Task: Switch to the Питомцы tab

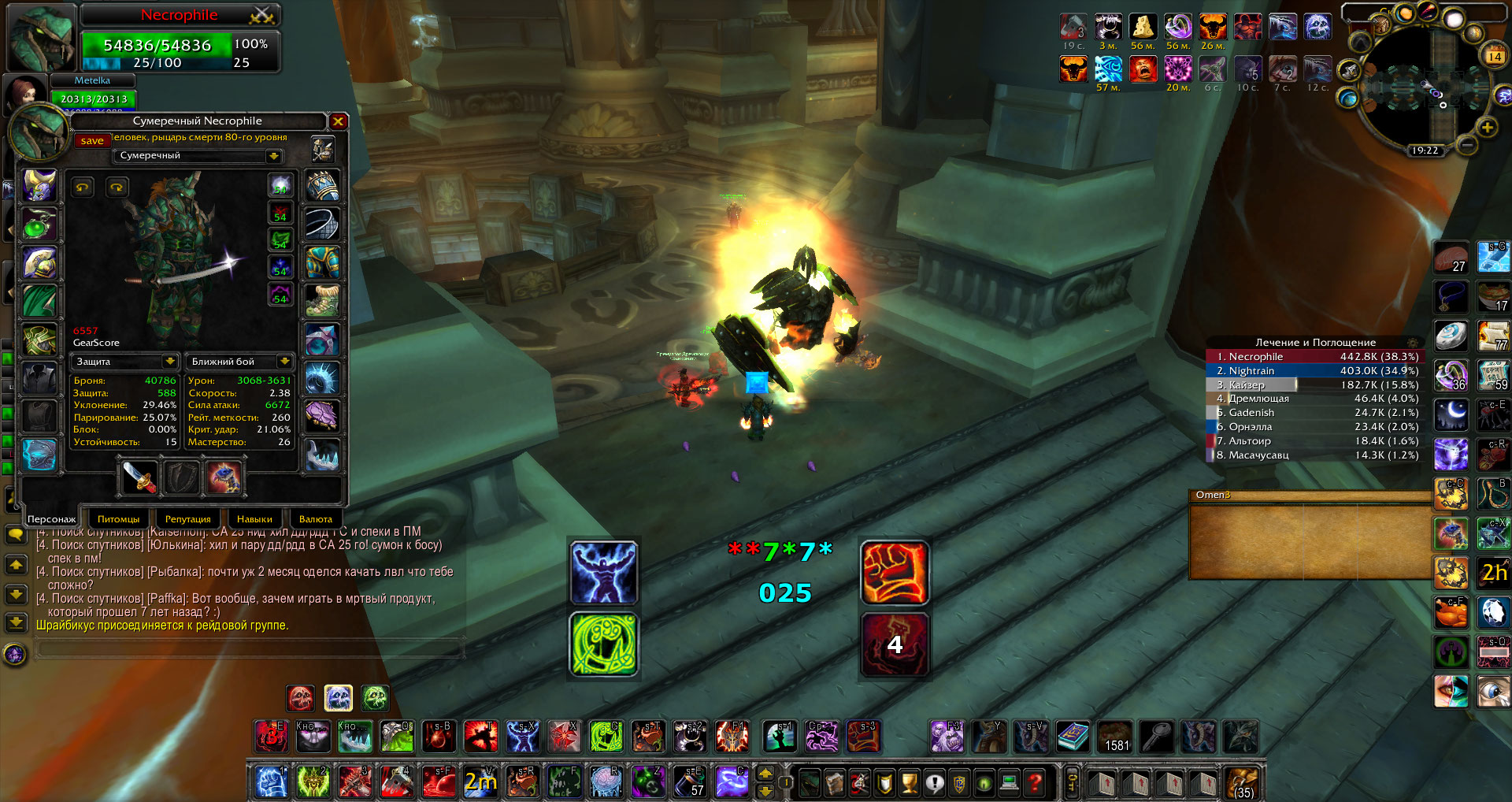Action: pyautogui.click(x=118, y=519)
